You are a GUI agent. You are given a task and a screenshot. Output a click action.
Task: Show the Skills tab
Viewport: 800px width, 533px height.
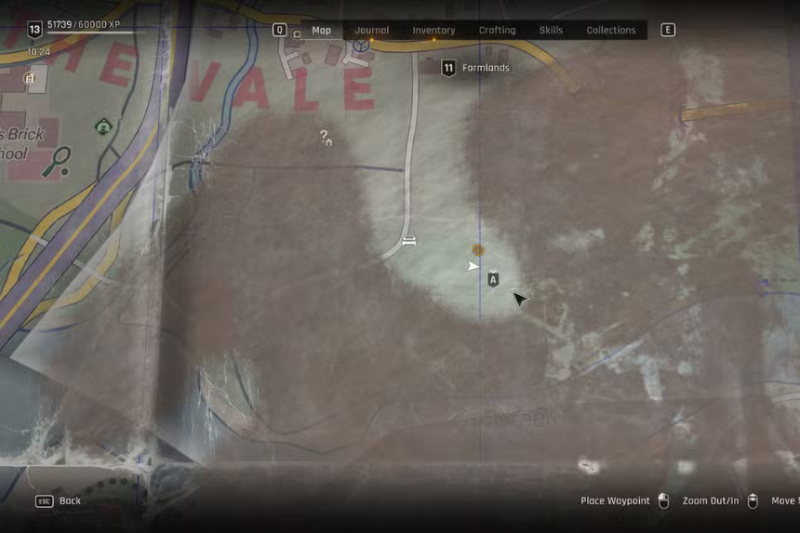(x=551, y=31)
